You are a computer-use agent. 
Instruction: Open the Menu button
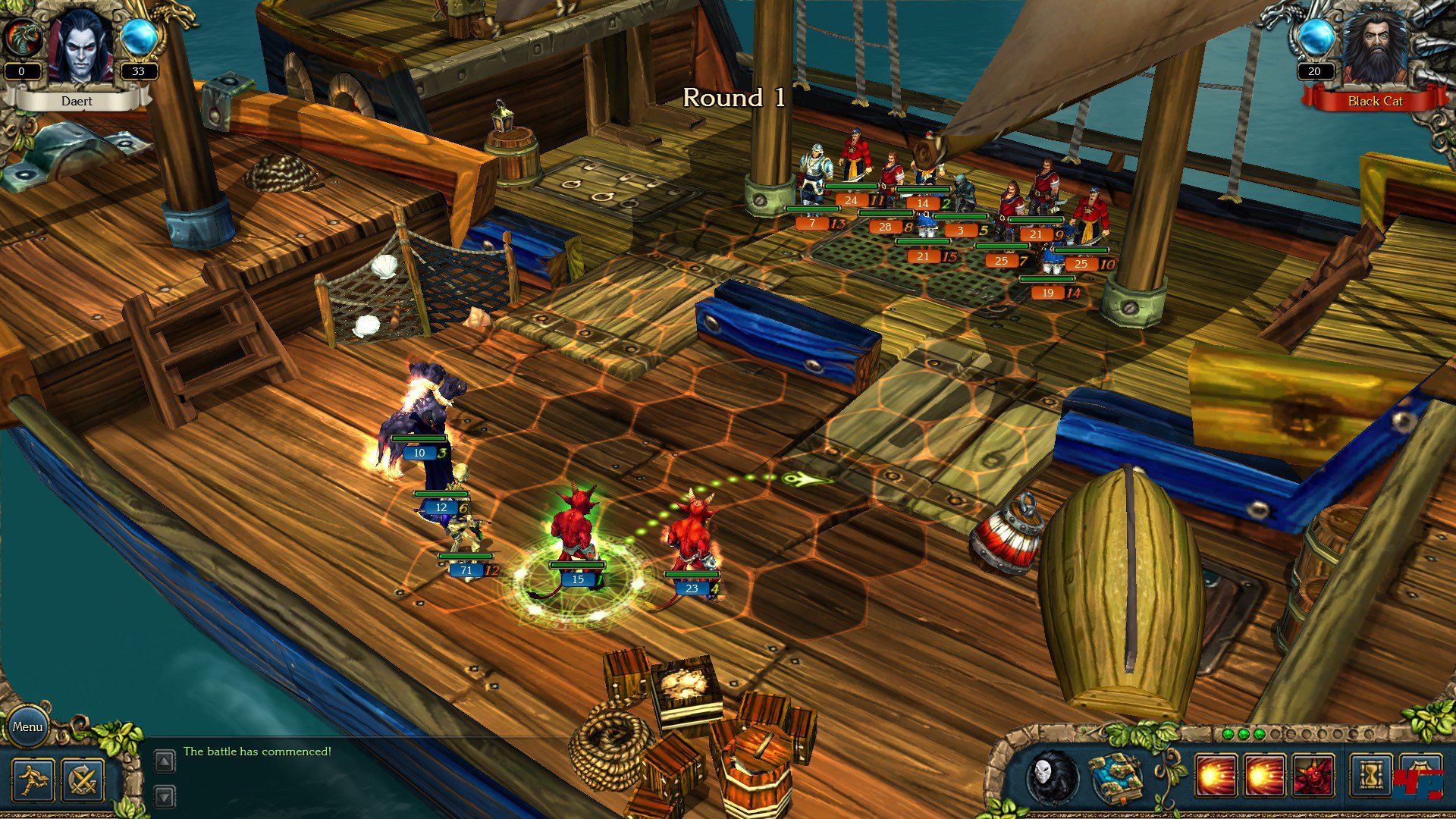(x=27, y=726)
